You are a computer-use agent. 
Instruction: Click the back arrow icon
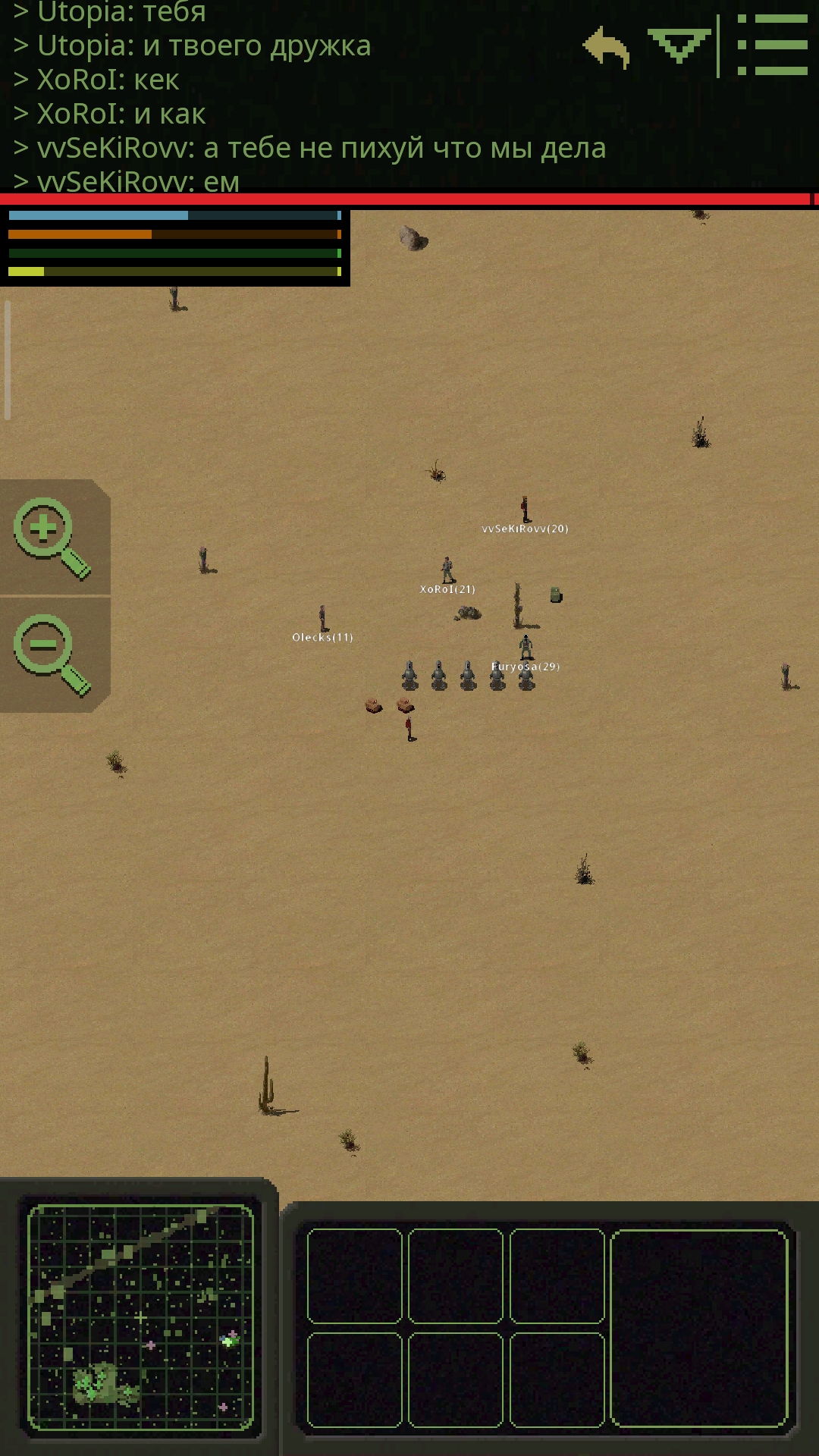click(607, 47)
